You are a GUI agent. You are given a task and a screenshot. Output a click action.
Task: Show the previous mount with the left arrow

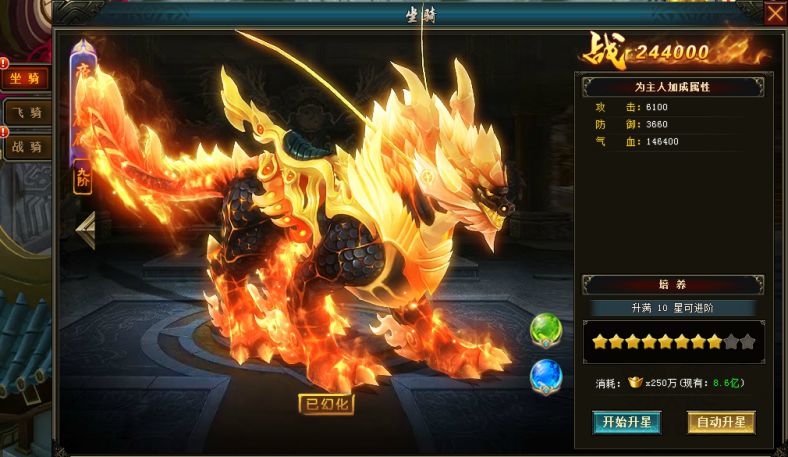pyautogui.click(x=86, y=230)
